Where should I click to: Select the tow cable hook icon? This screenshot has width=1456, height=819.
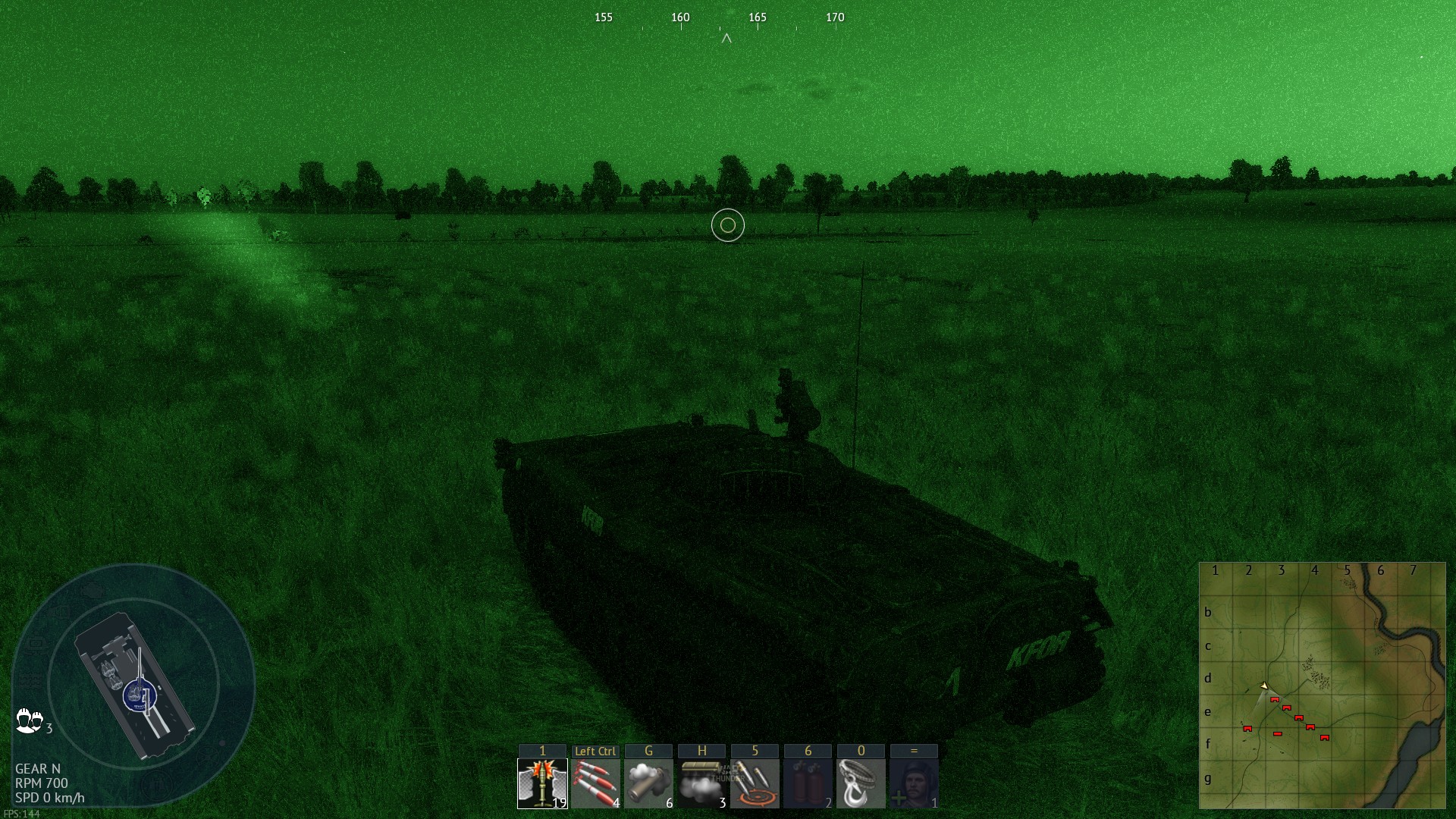coord(861,783)
